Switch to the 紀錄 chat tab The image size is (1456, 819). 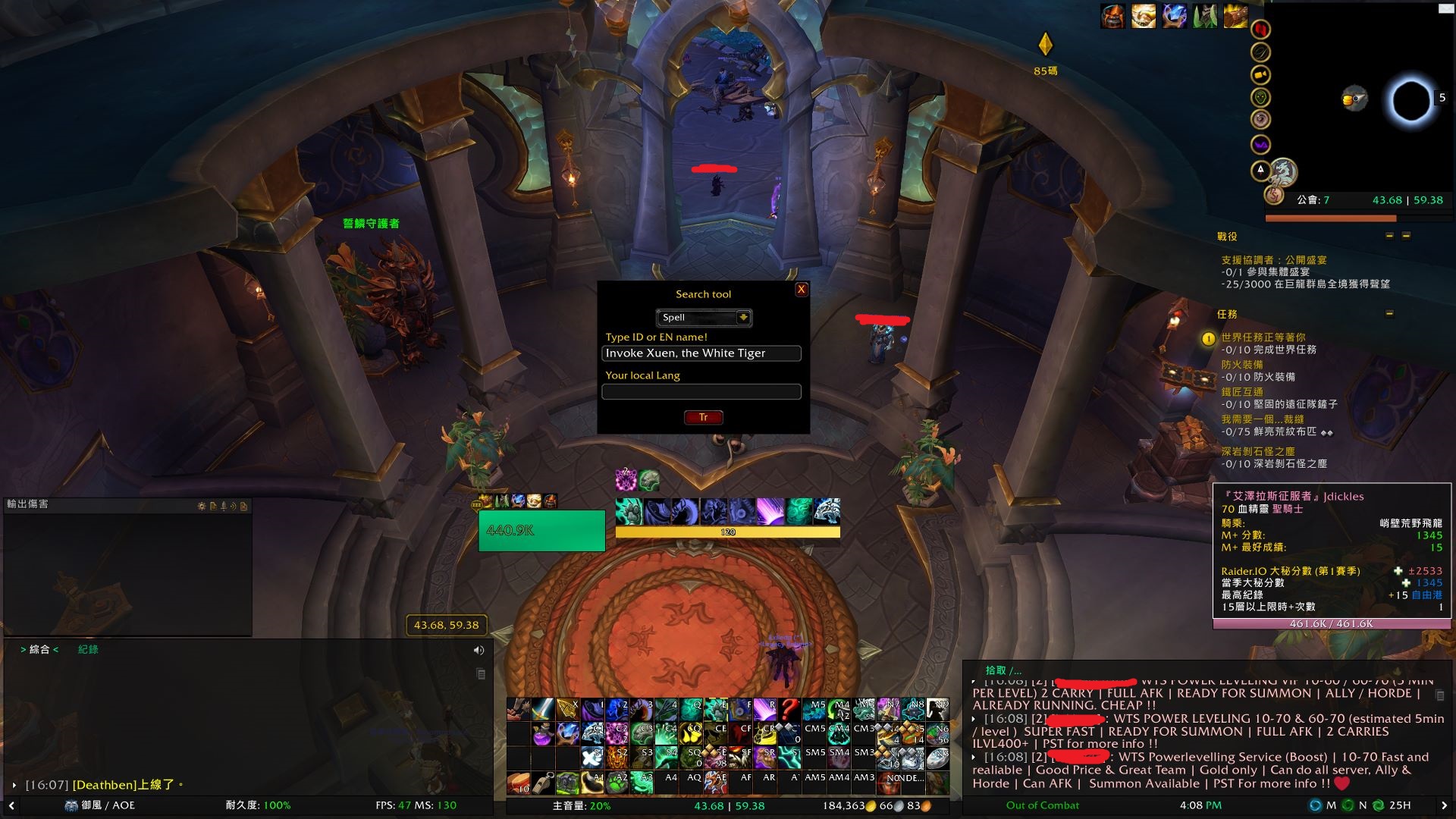pyautogui.click(x=89, y=649)
